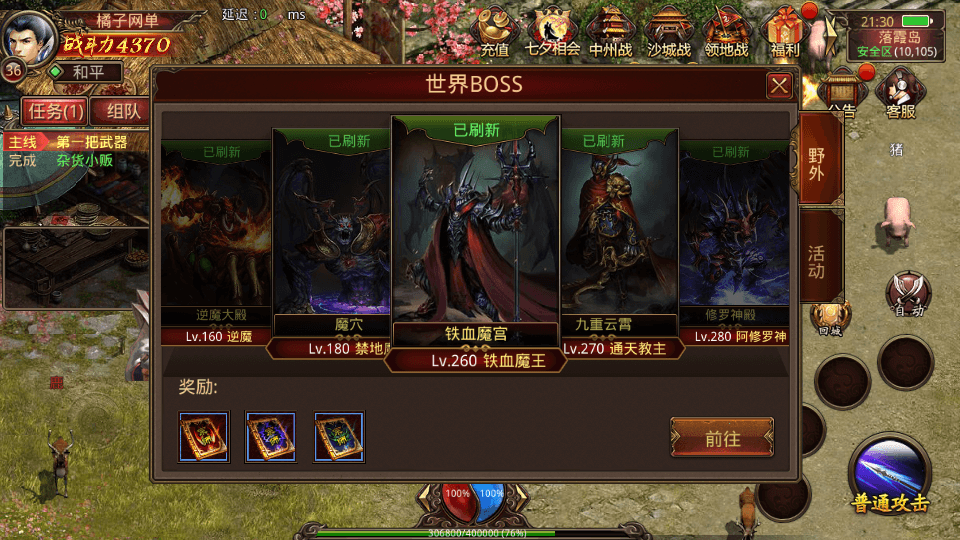Enter the 中州战 event
Screen dimensions: 960x540
click(x=611, y=30)
